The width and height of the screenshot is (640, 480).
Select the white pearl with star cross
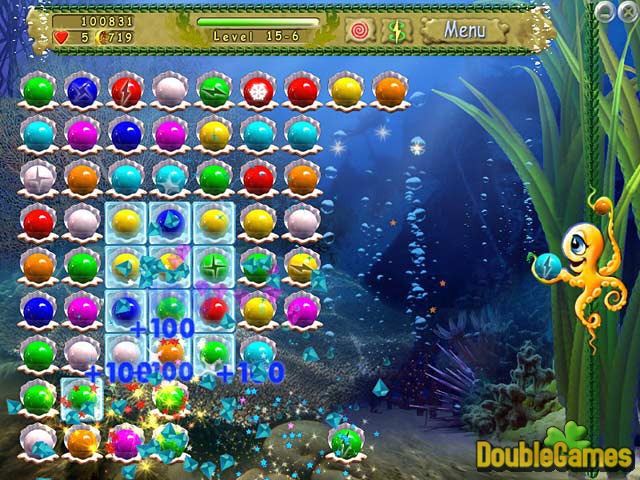click(x=38, y=178)
